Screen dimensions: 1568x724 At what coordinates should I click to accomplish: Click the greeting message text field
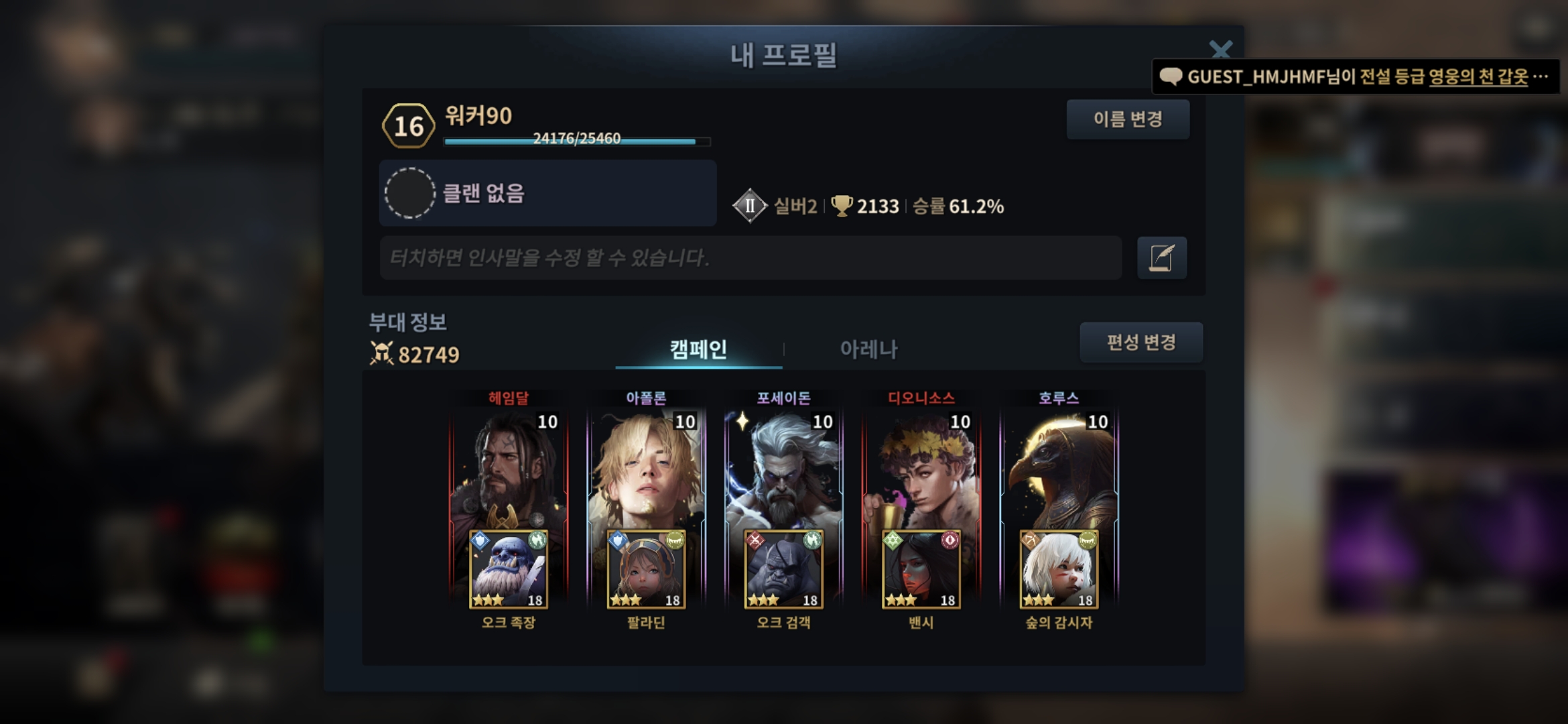[750, 257]
